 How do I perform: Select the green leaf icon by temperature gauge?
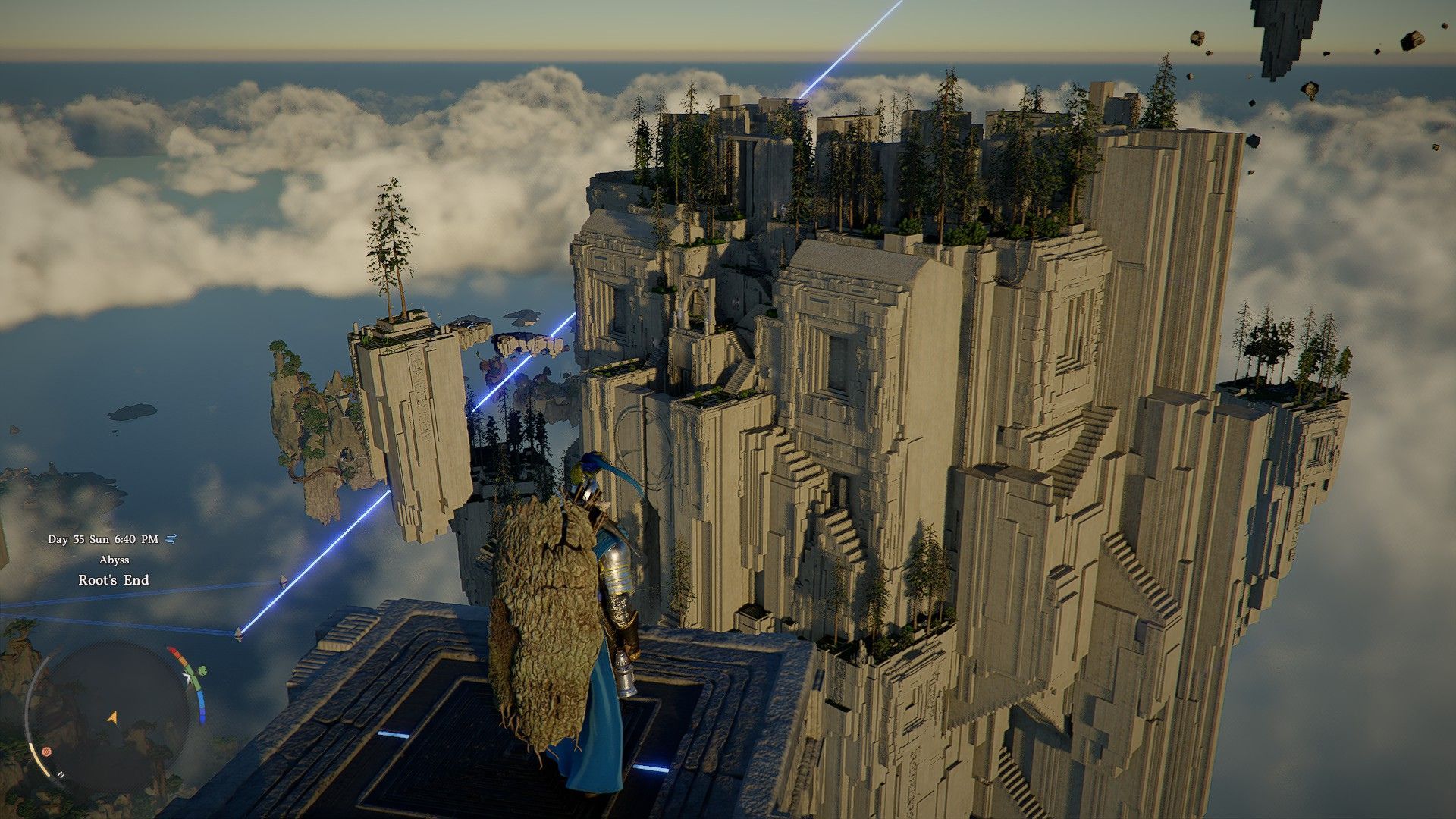202,670
